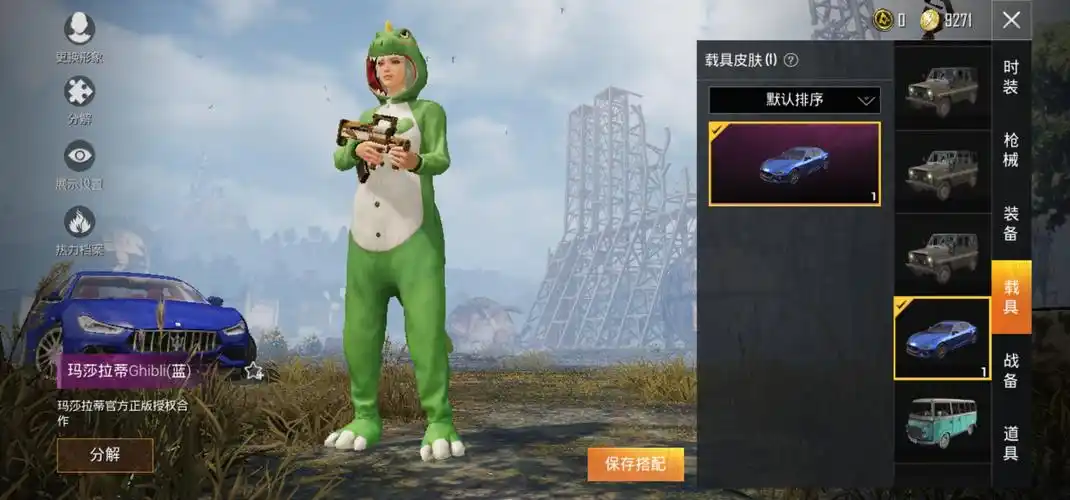Image resolution: width=1070 pixels, height=500 pixels.
Task: Save the loadout with 保存搭配
Action: (635, 464)
